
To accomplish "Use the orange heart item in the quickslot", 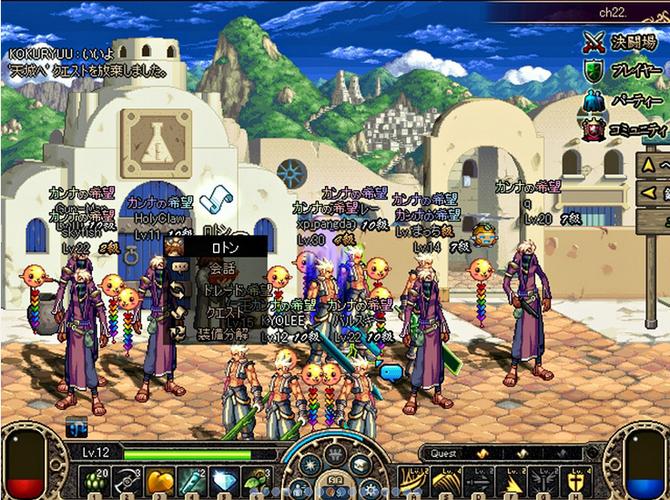I will click(x=157, y=480).
